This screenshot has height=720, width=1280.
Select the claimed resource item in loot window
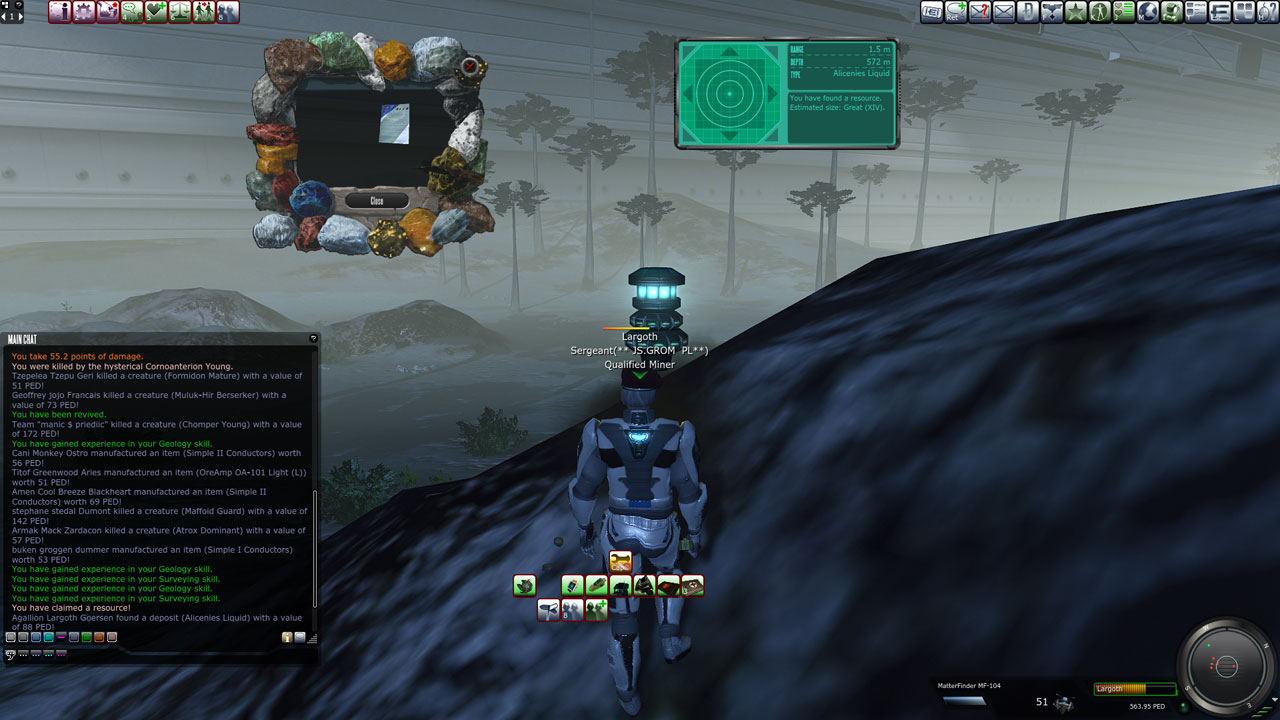click(394, 123)
